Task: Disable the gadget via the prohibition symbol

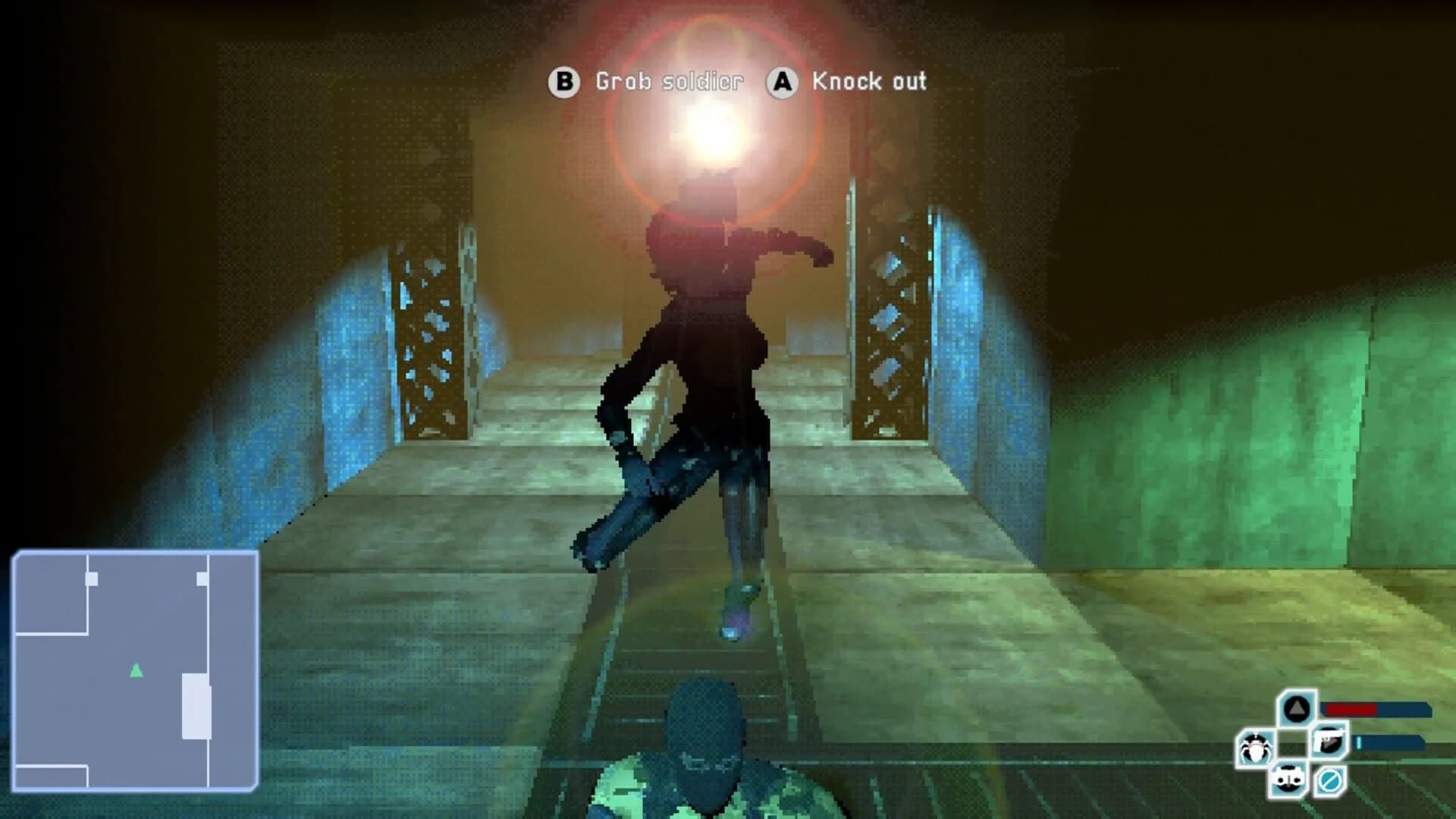Action: tap(1329, 781)
